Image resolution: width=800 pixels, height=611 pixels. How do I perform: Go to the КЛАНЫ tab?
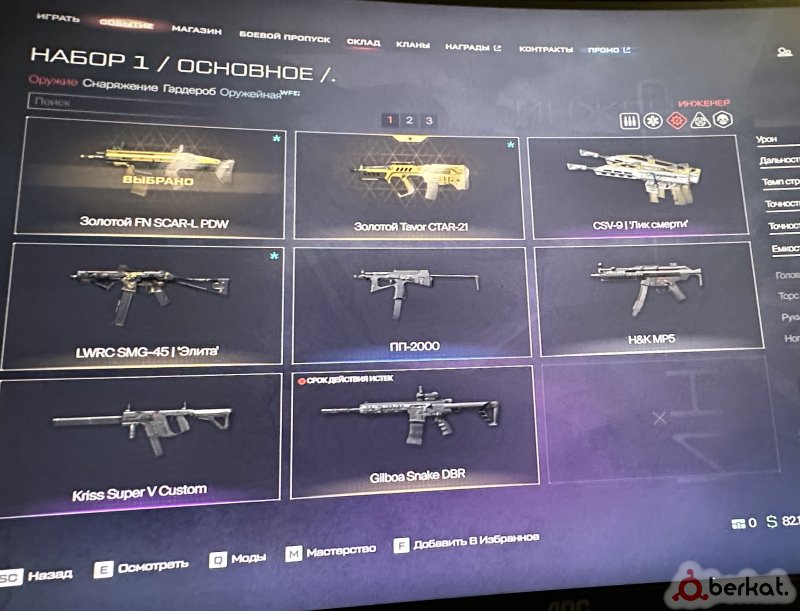(x=413, y=45)
